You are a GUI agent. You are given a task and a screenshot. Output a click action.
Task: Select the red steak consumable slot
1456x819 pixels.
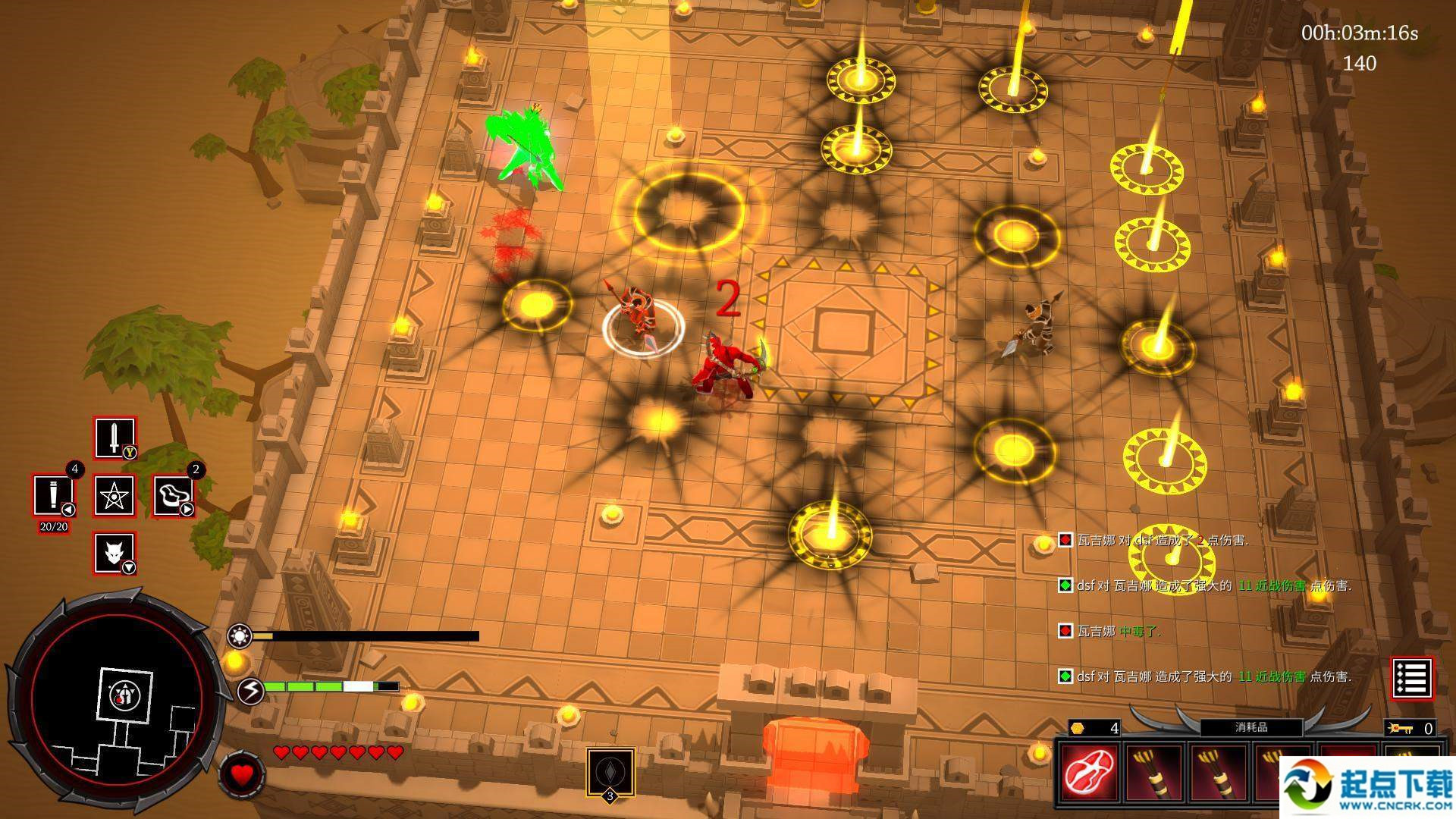coord(1090,771)
